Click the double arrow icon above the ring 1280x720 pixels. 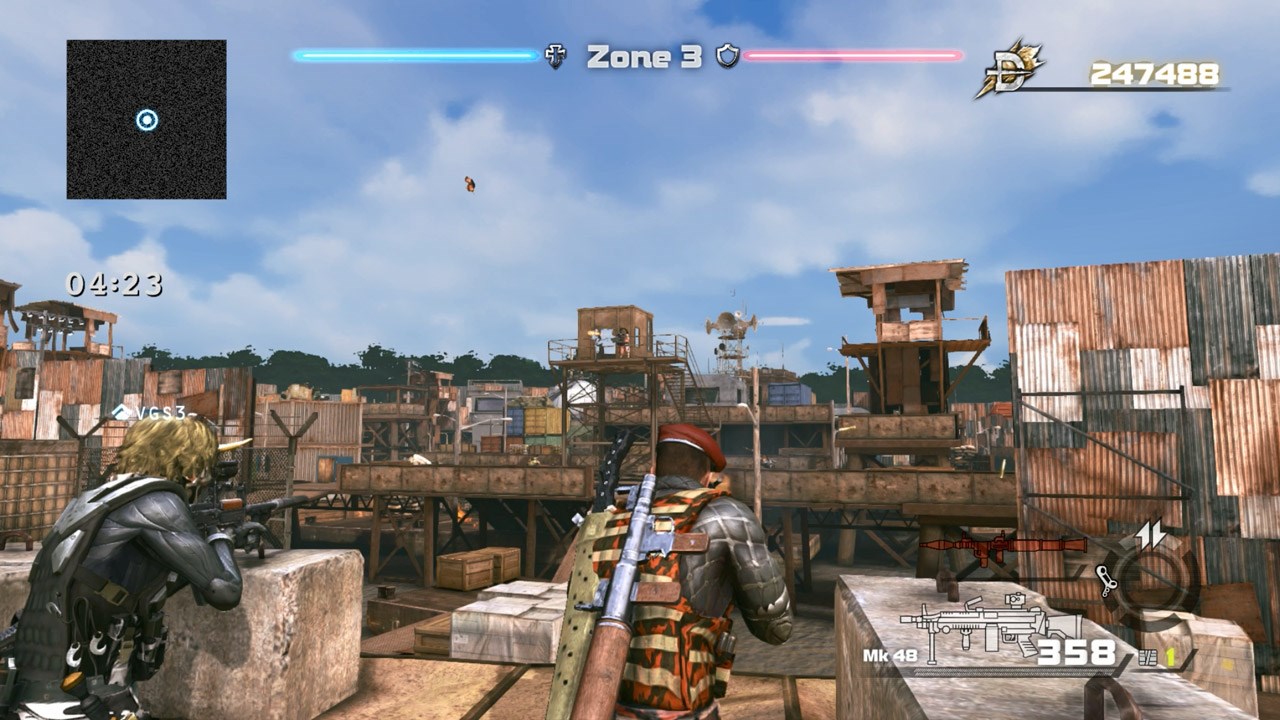[x=1151, y=536]
